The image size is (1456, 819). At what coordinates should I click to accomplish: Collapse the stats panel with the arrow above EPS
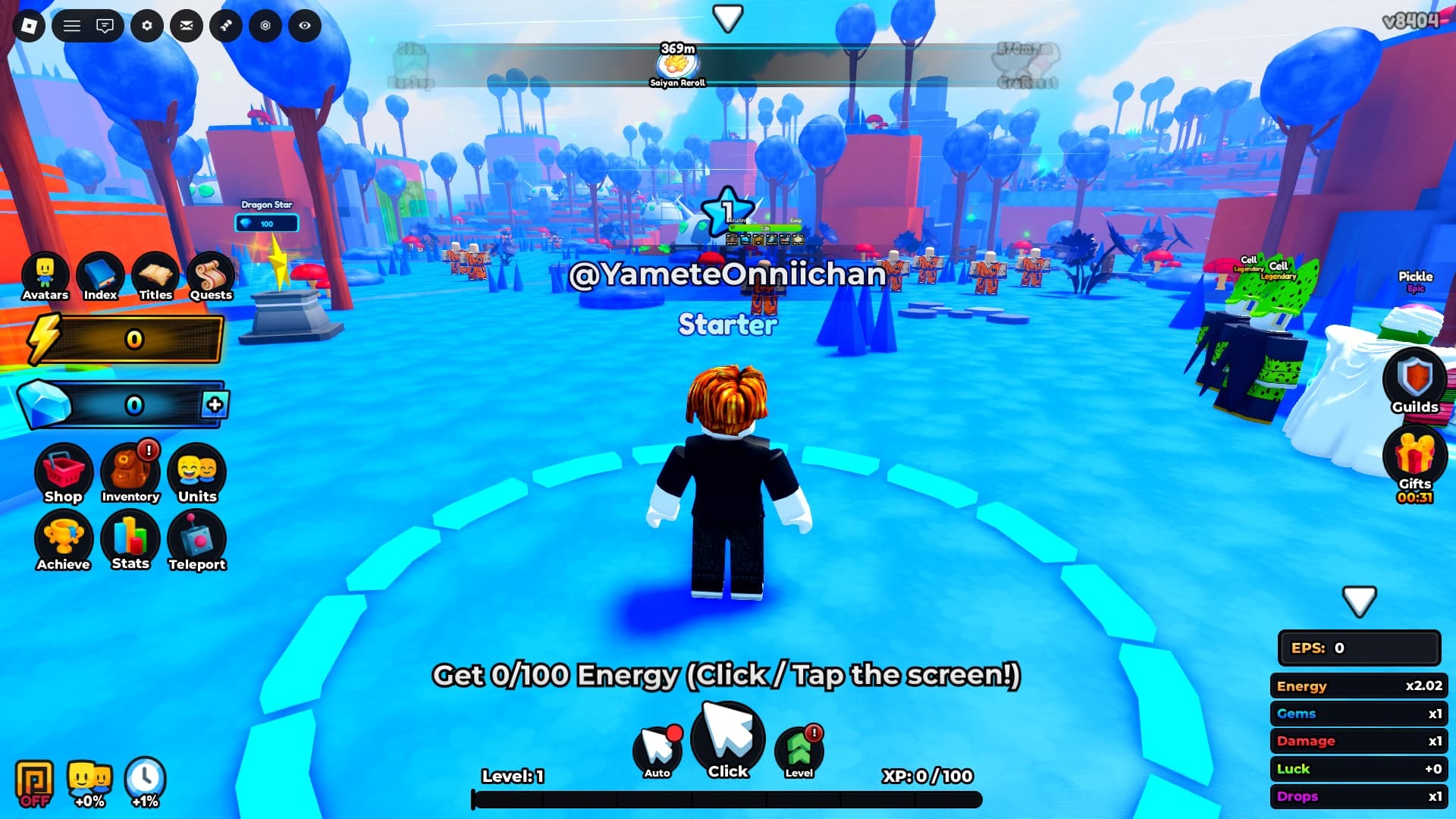click(x=1359, y=601)
